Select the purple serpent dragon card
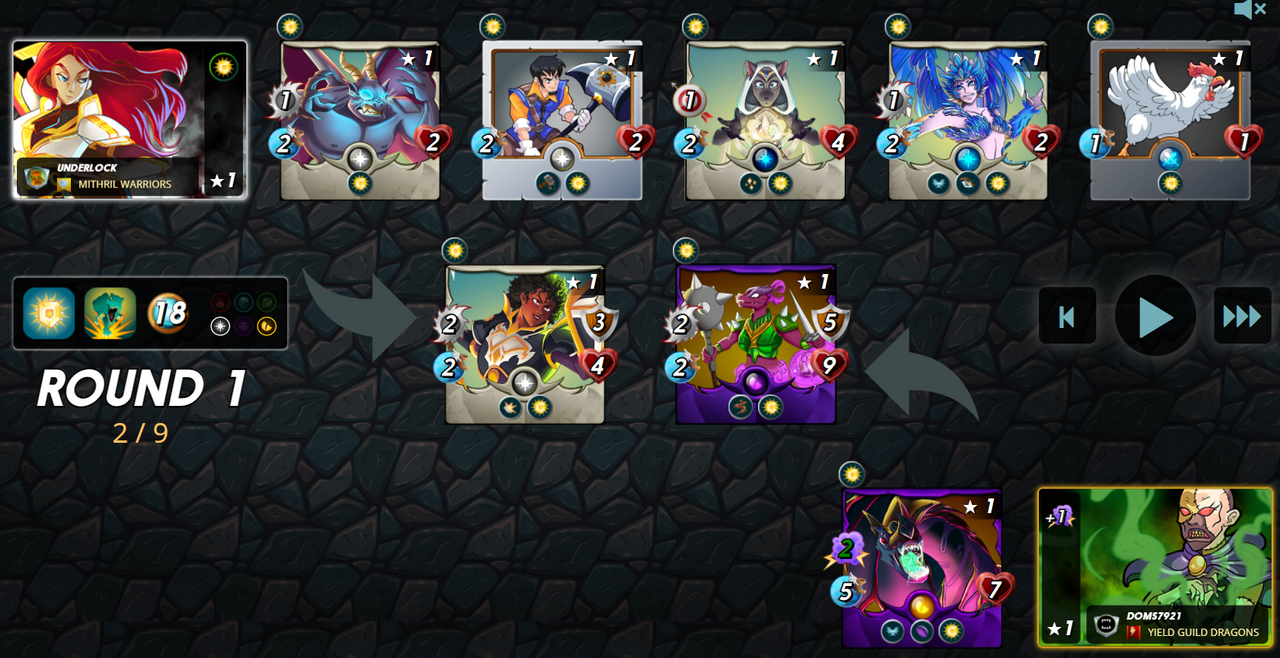Image resolution: width=1280 pixels, height=658 pixels. click(x=922, y=567)
